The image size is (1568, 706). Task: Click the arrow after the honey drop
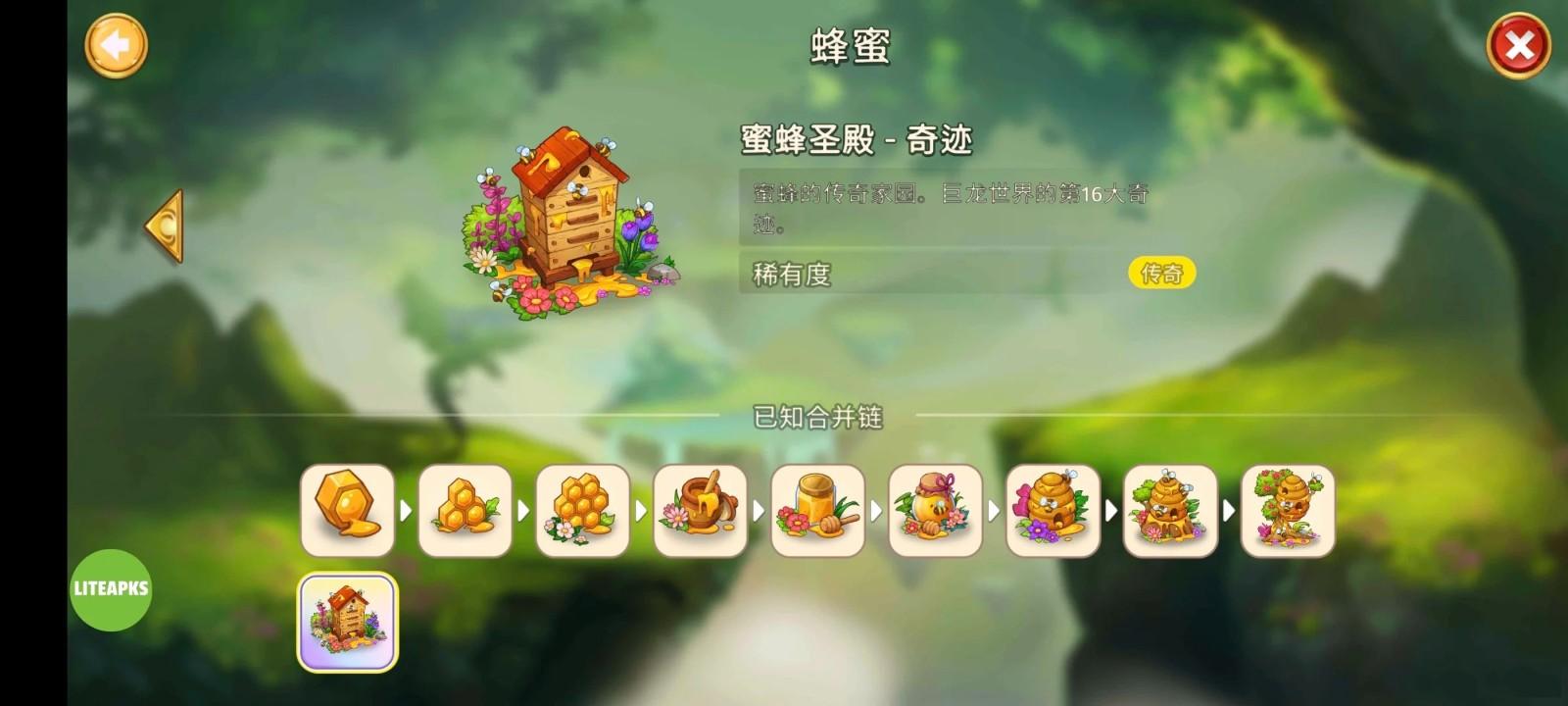pos(407,510)
